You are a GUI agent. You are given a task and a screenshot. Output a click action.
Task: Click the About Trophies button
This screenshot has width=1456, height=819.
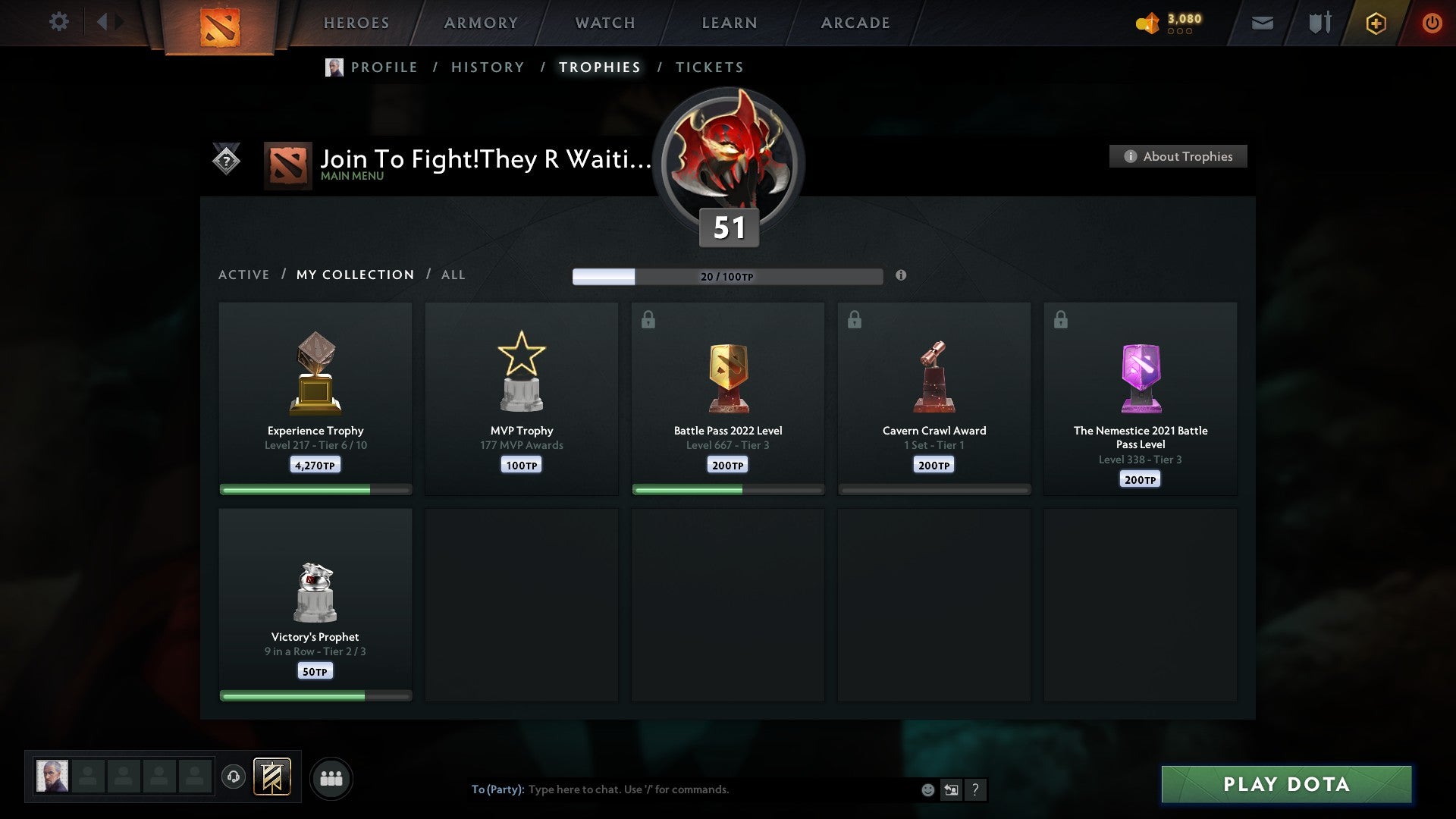1178,156
